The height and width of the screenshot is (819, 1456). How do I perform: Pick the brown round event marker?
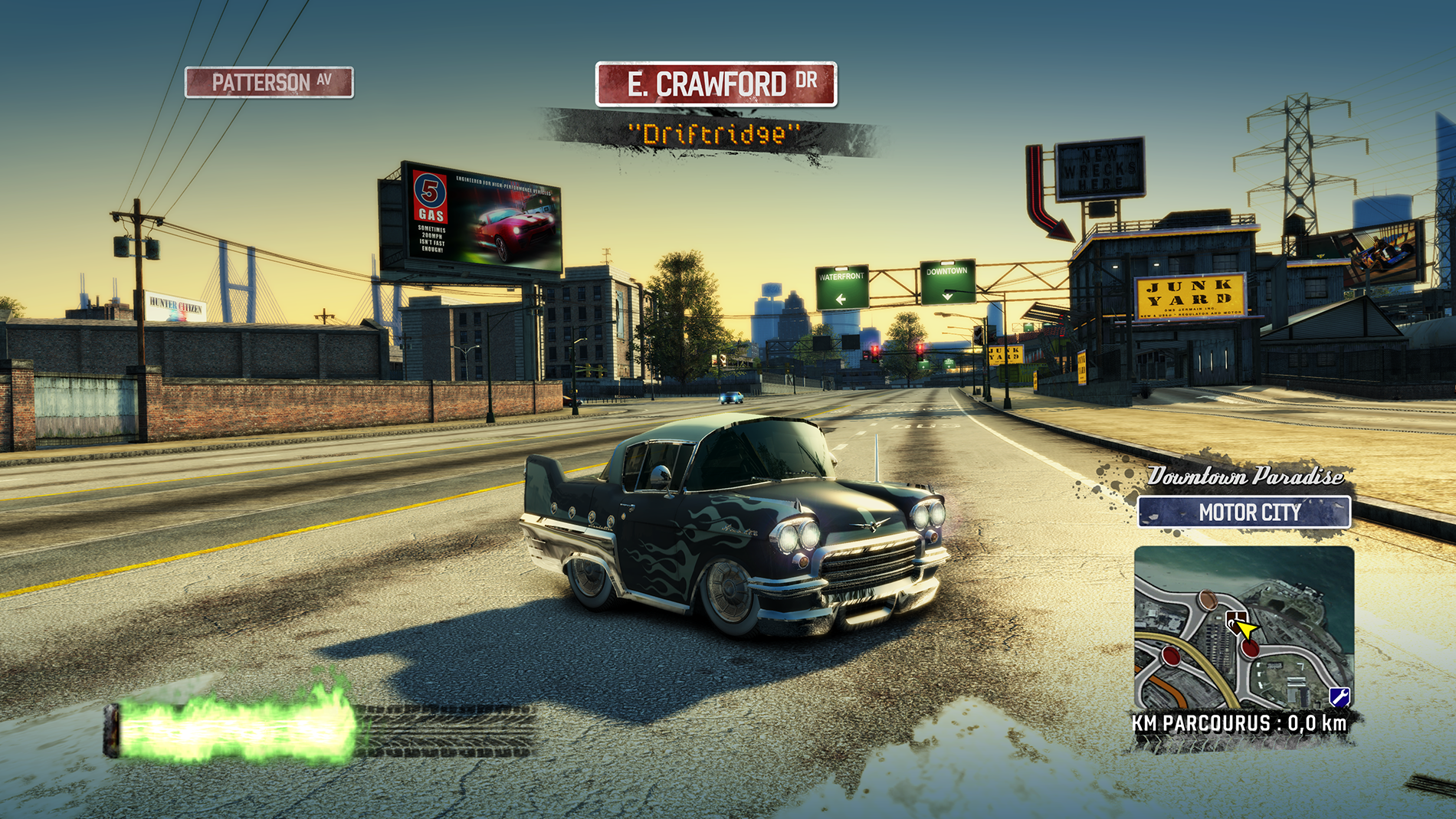[x=1207, y=599]
